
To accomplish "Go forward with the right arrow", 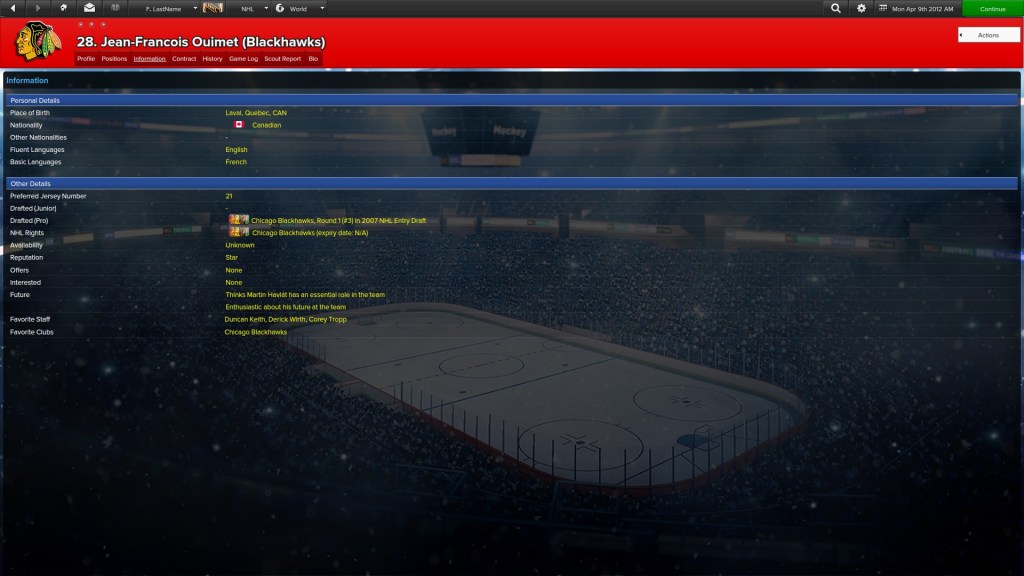I will 38,8.
